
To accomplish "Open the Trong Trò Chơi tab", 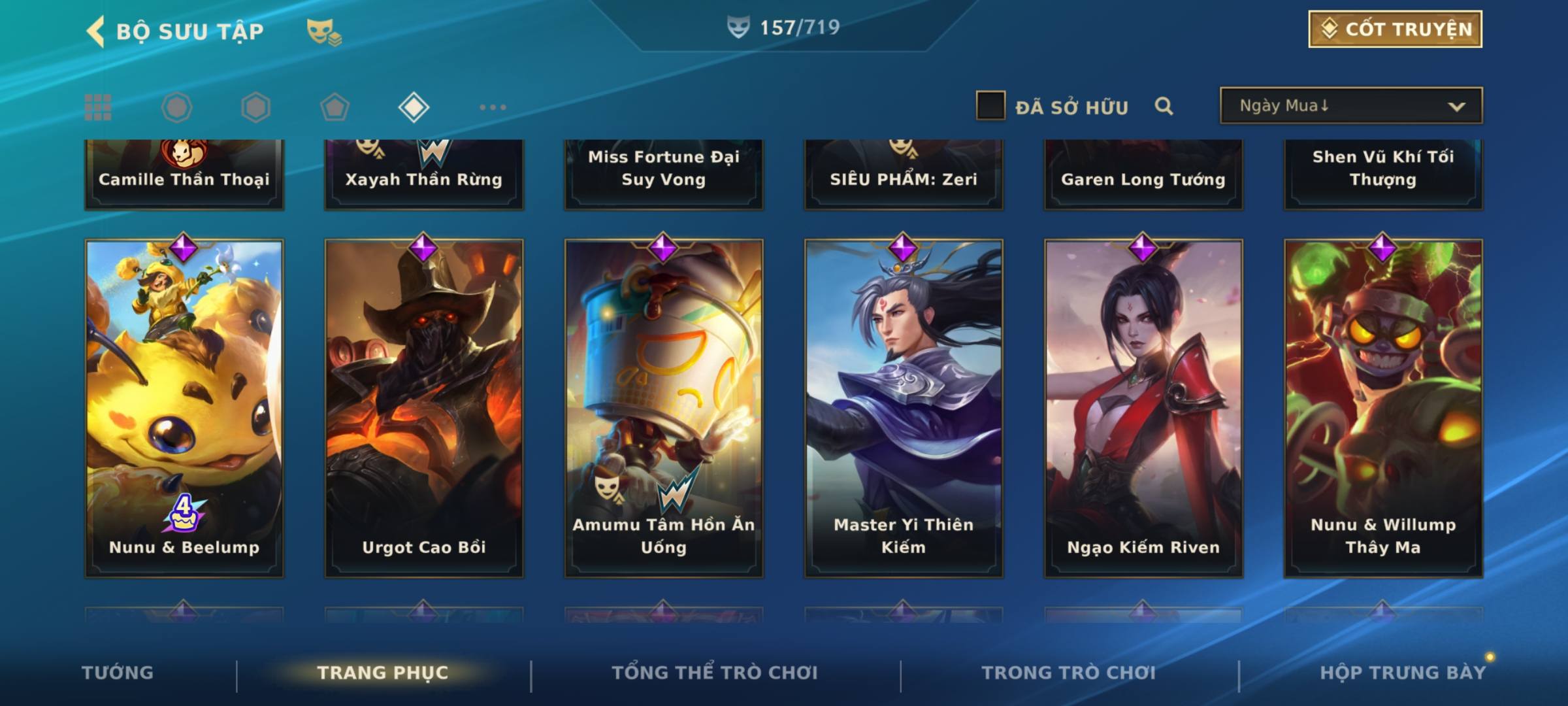I will [1069, 673].
